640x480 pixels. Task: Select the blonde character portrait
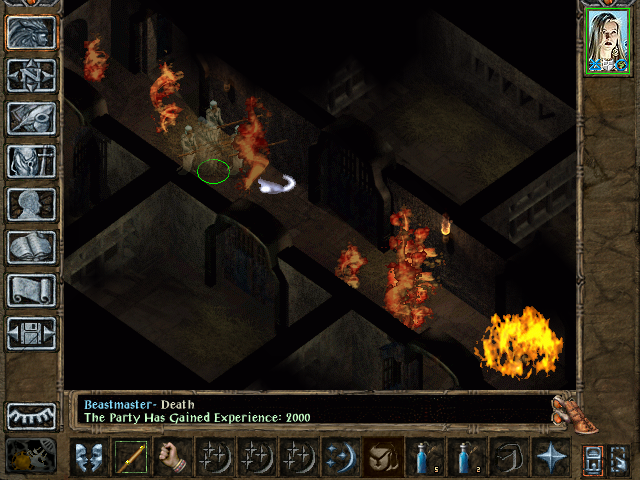[607, 42]
